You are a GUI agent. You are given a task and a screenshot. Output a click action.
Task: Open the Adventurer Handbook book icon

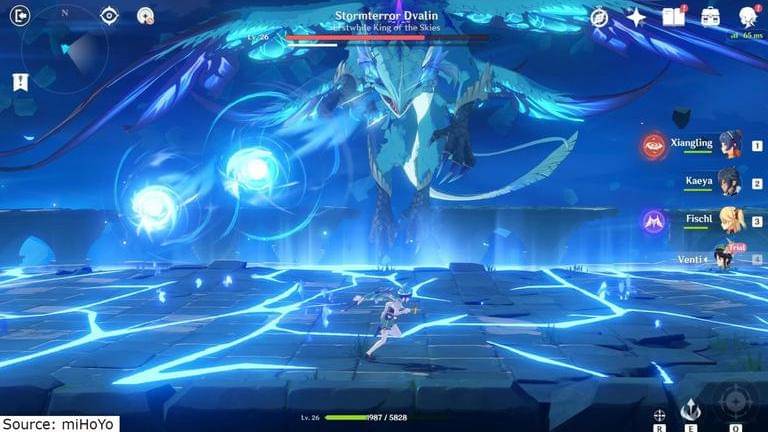click(x=673, y=17)
